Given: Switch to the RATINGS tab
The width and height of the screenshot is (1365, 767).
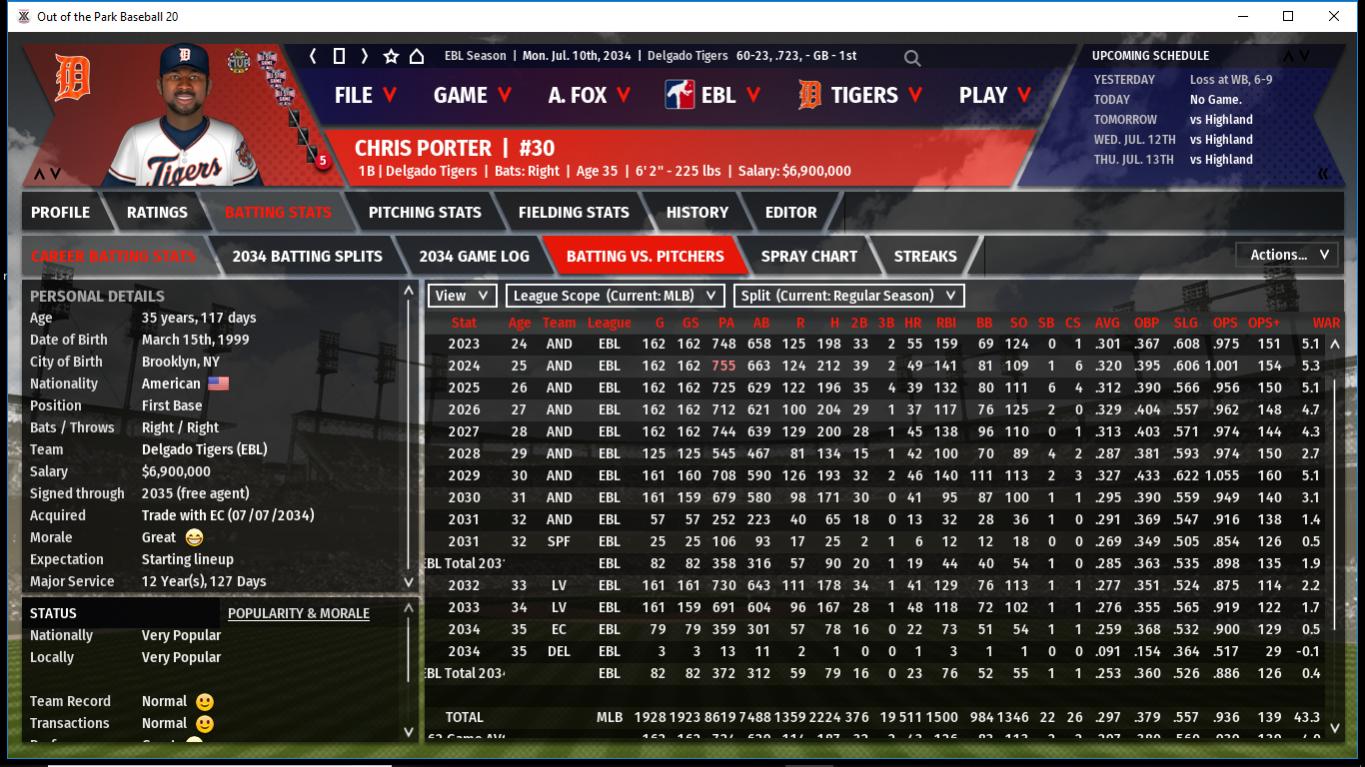Looking at the screenshot, I should 157,212.
